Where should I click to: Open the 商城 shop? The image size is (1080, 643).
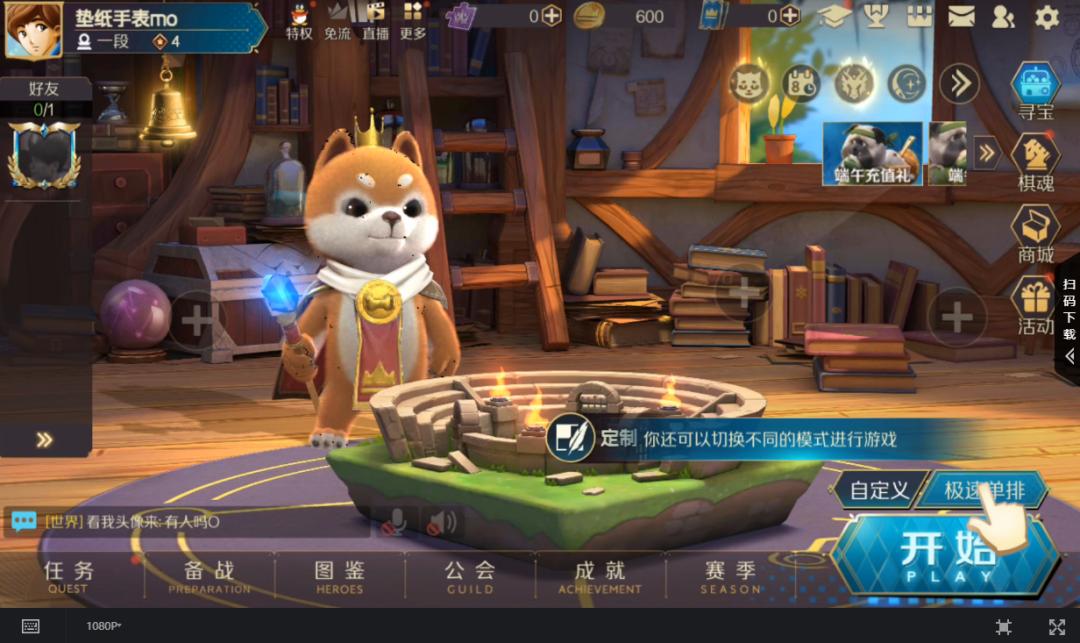[x=1036, y=234]
